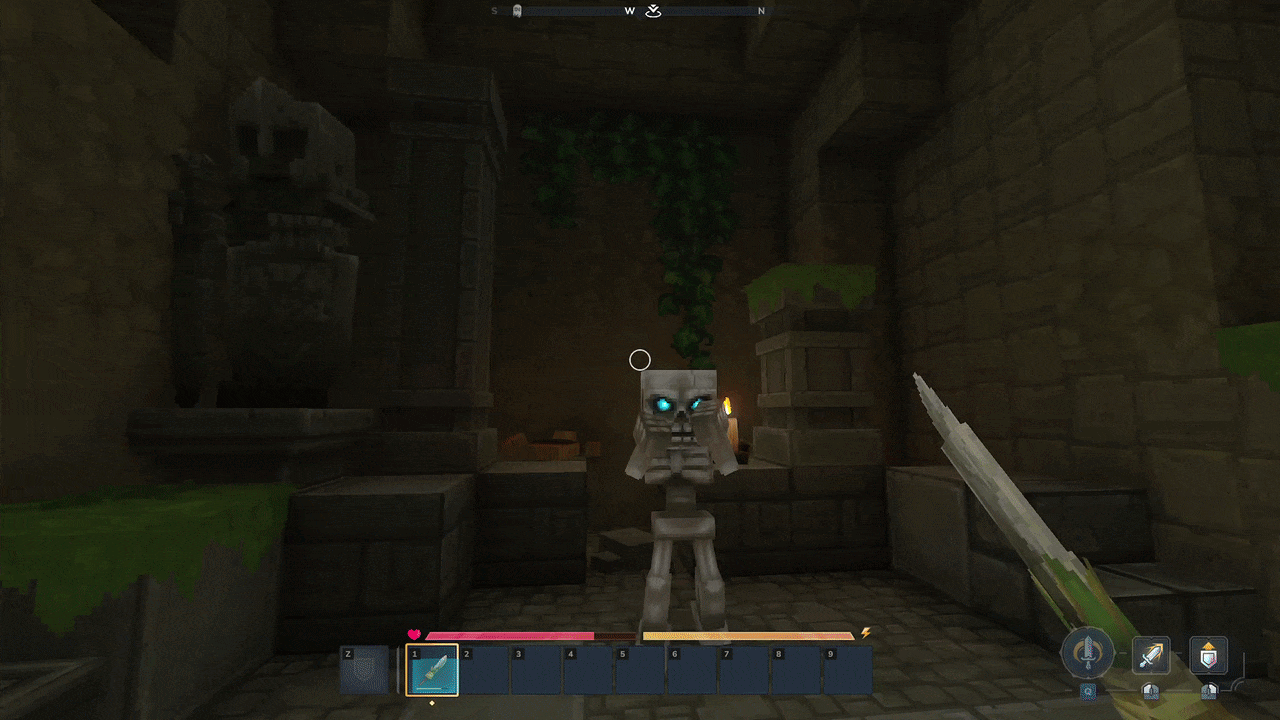
Task: Select the sword in hotbar slot 1
Action: 432,669
